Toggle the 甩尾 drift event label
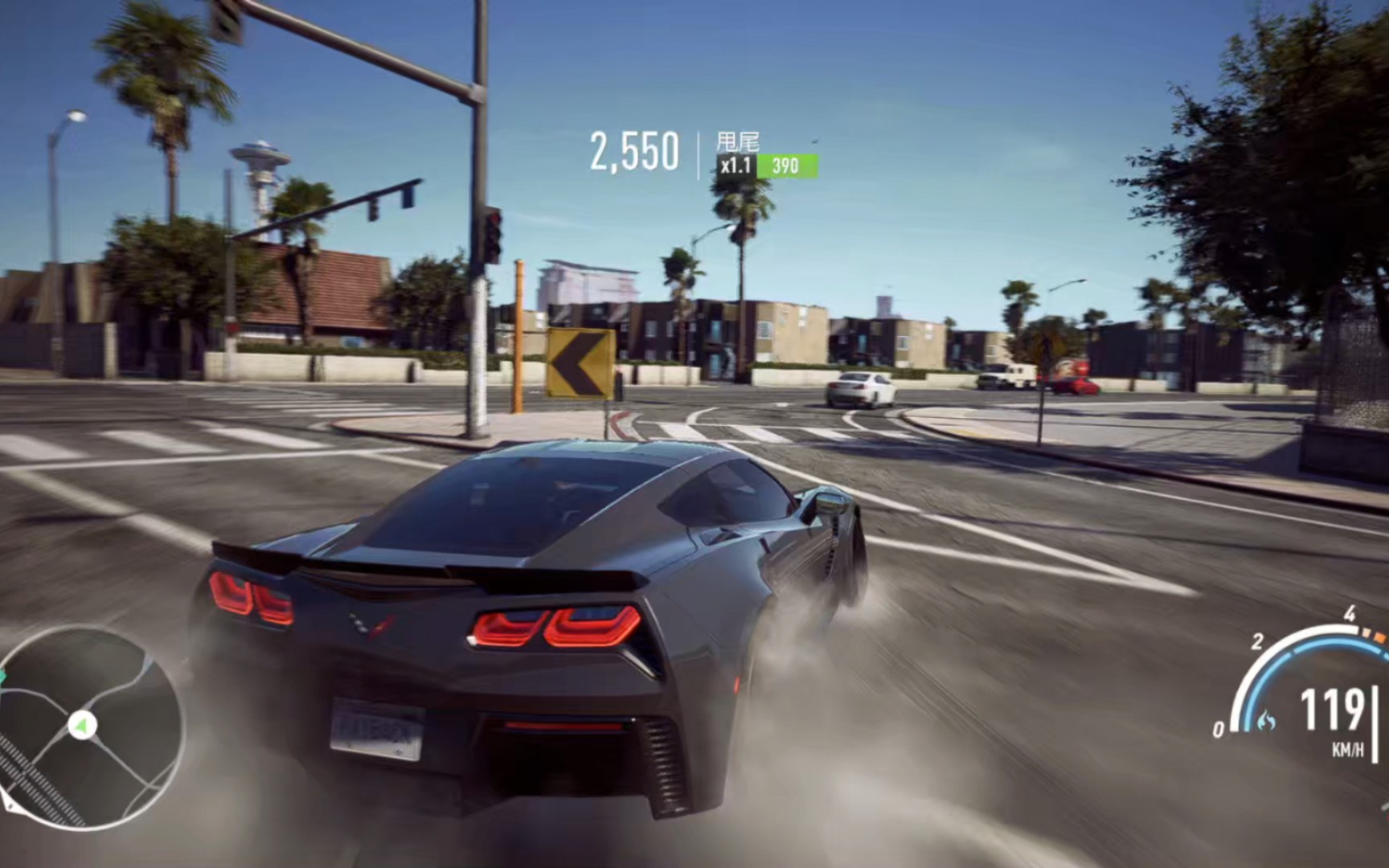Screen dimensions: 1389x868 [x=740, y=141]
